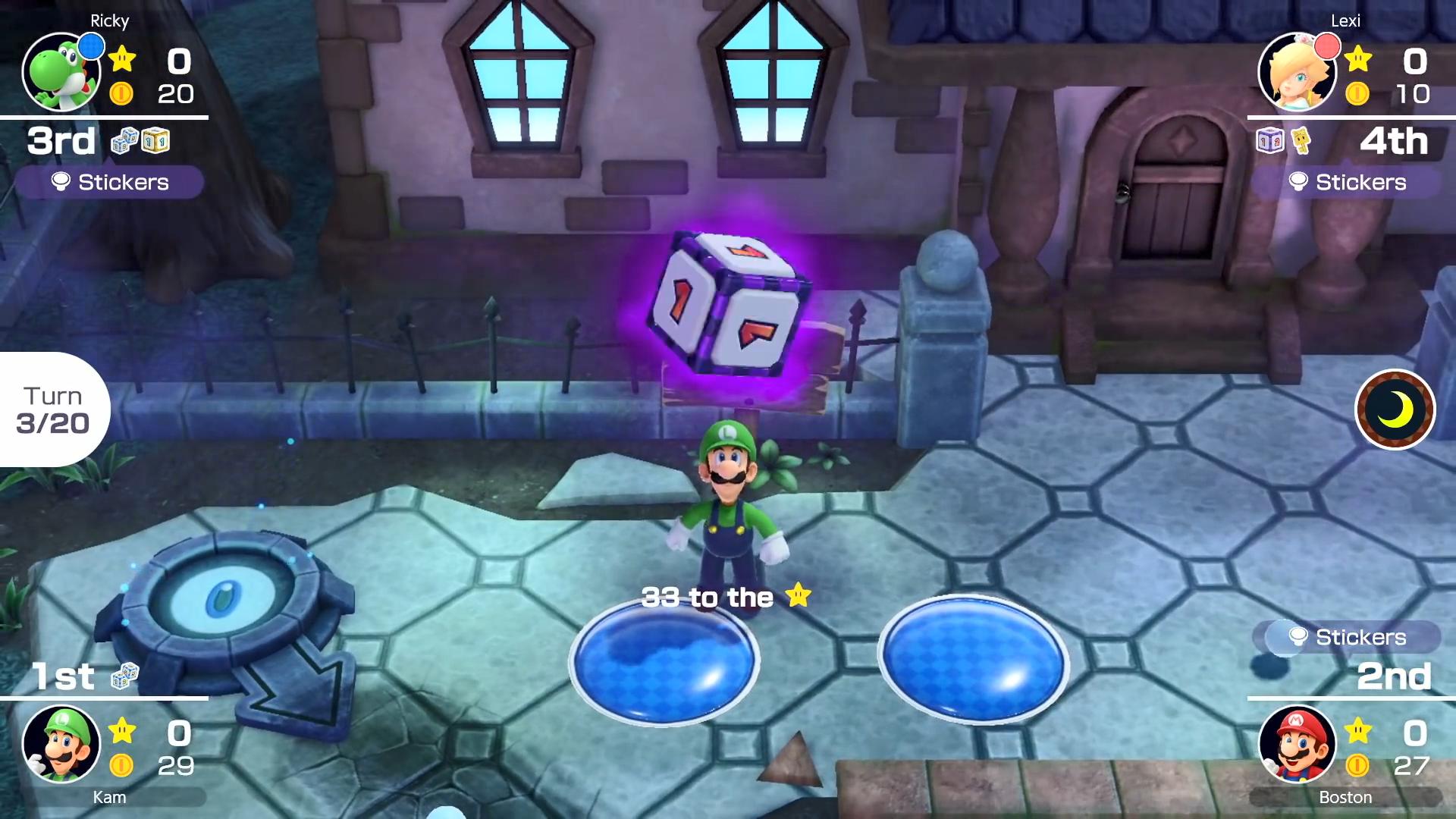1456x819 pixels.
Task: Select Kam's Double Dice item icon
Action: (x=124, y=675)
